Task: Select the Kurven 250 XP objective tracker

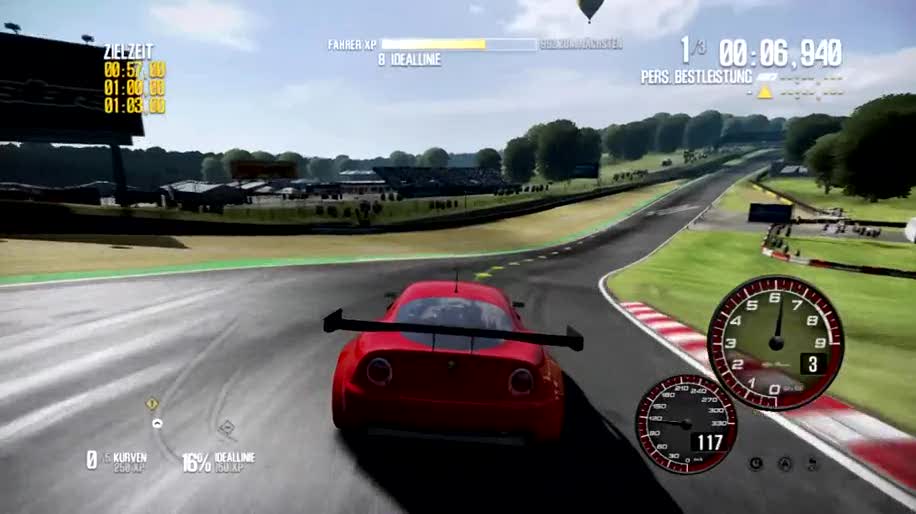Action: [x=114, y=460]
